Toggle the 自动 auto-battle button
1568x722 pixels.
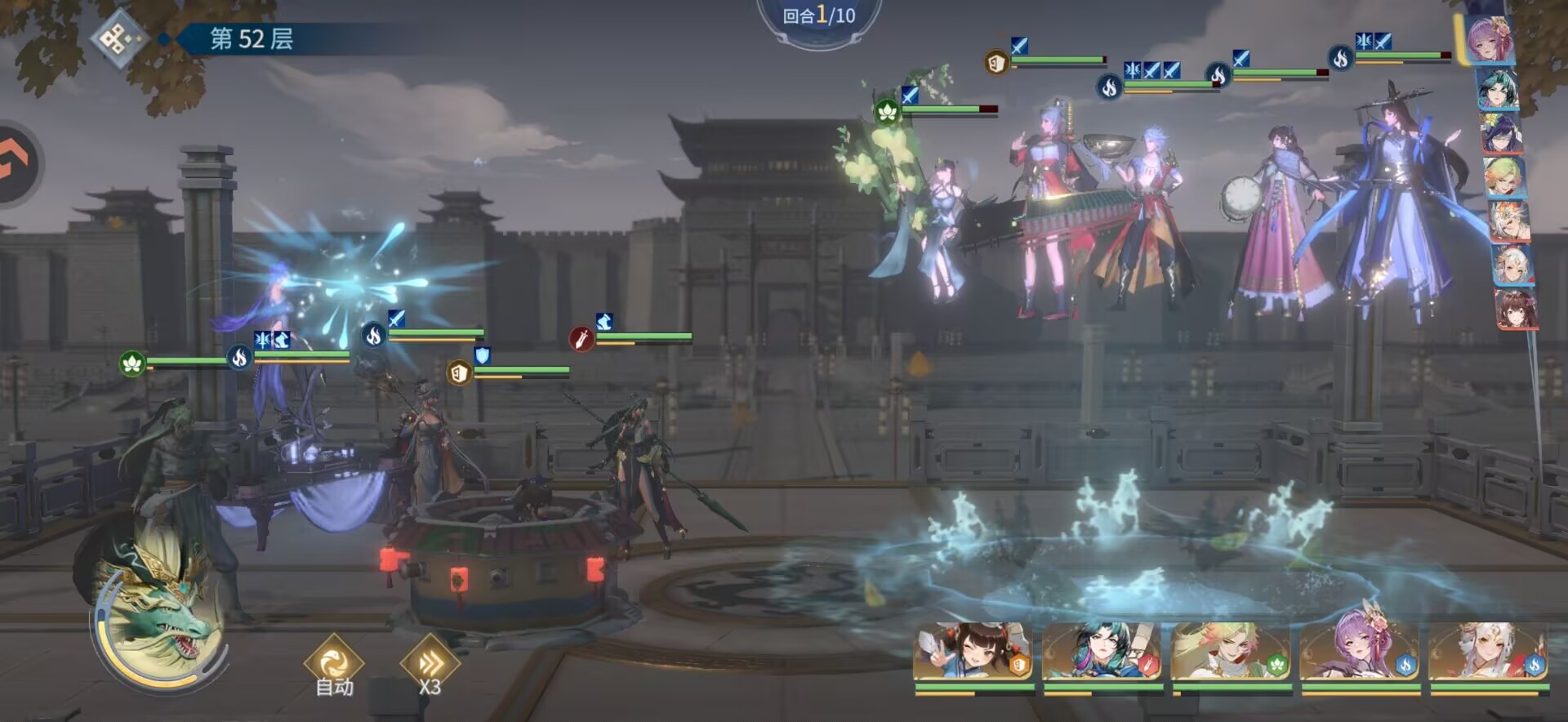(x=334, y=666)
